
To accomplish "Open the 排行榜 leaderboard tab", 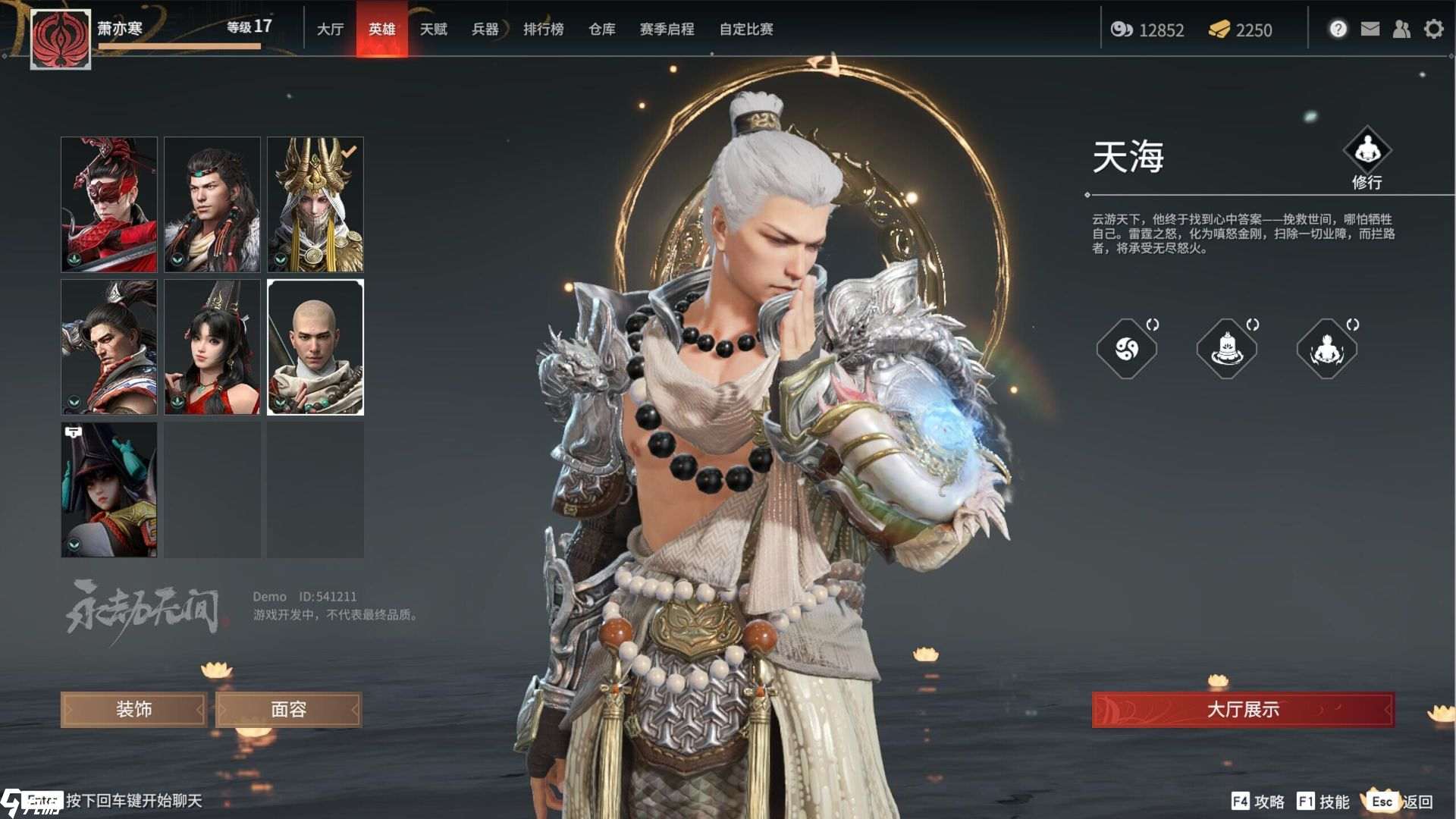I will [543, 30].
